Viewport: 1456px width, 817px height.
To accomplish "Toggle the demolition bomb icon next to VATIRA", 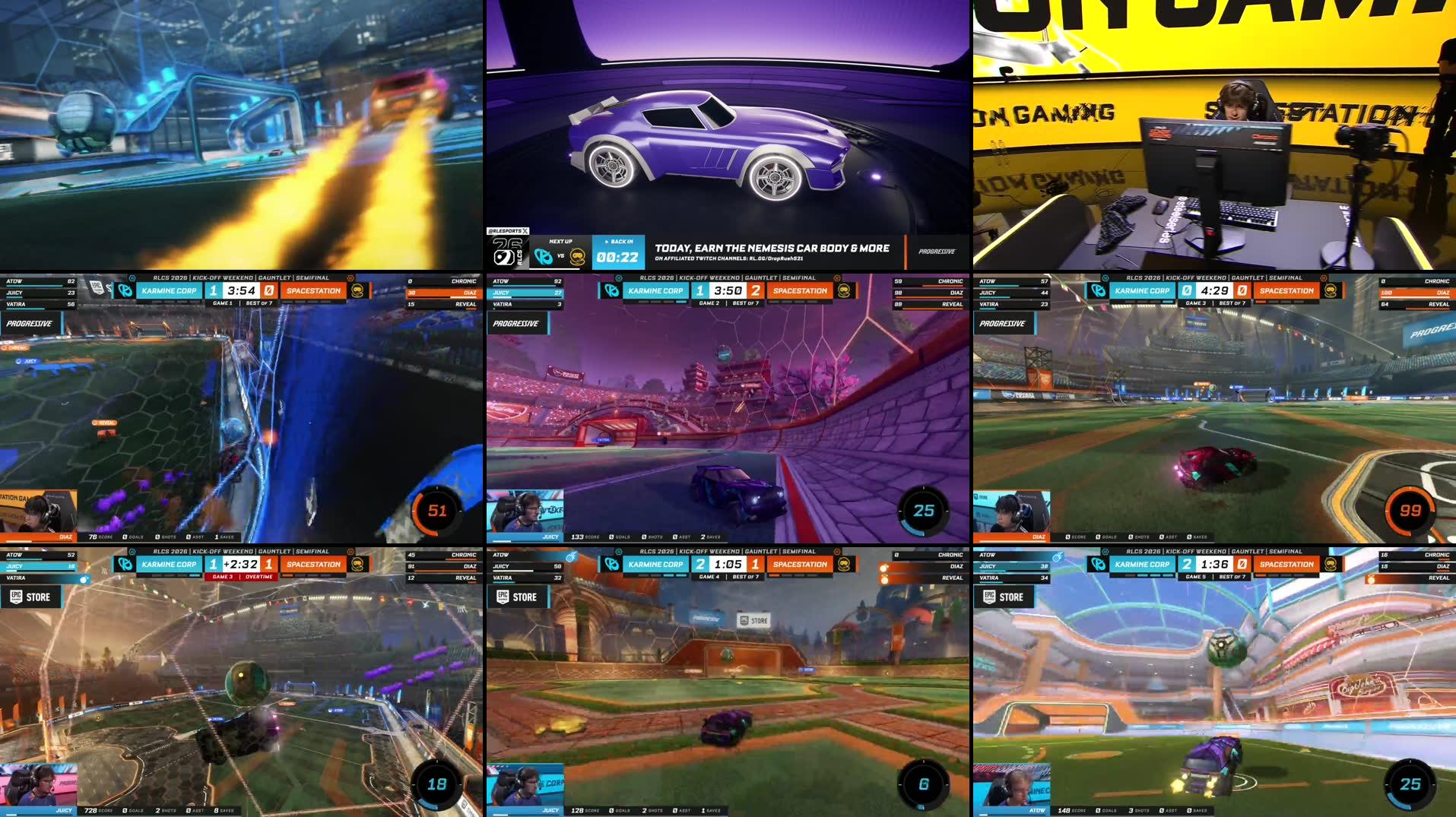I will tap(85, 579).
